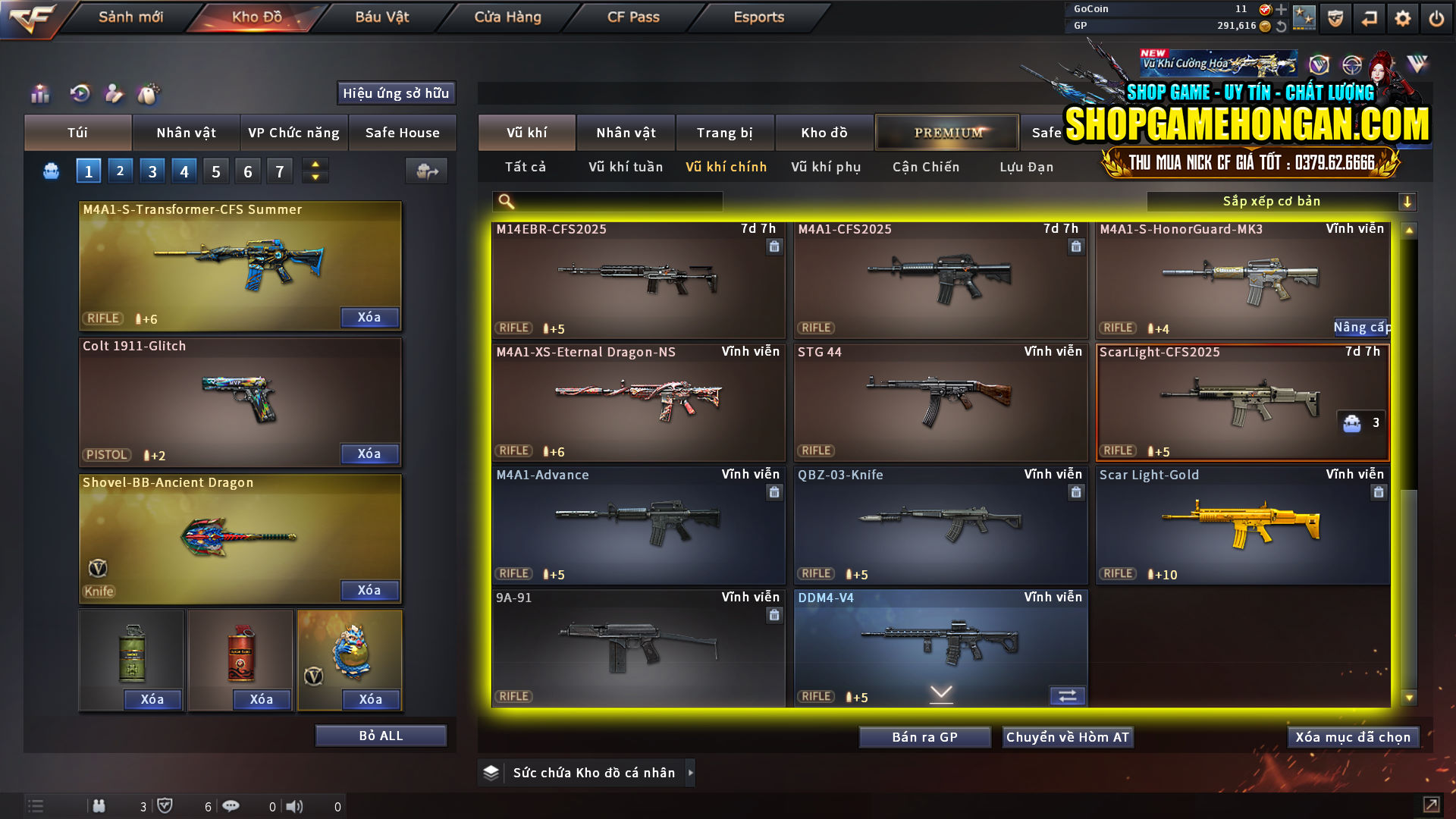Open the clan shield icon in top bar

point(1335,17)
